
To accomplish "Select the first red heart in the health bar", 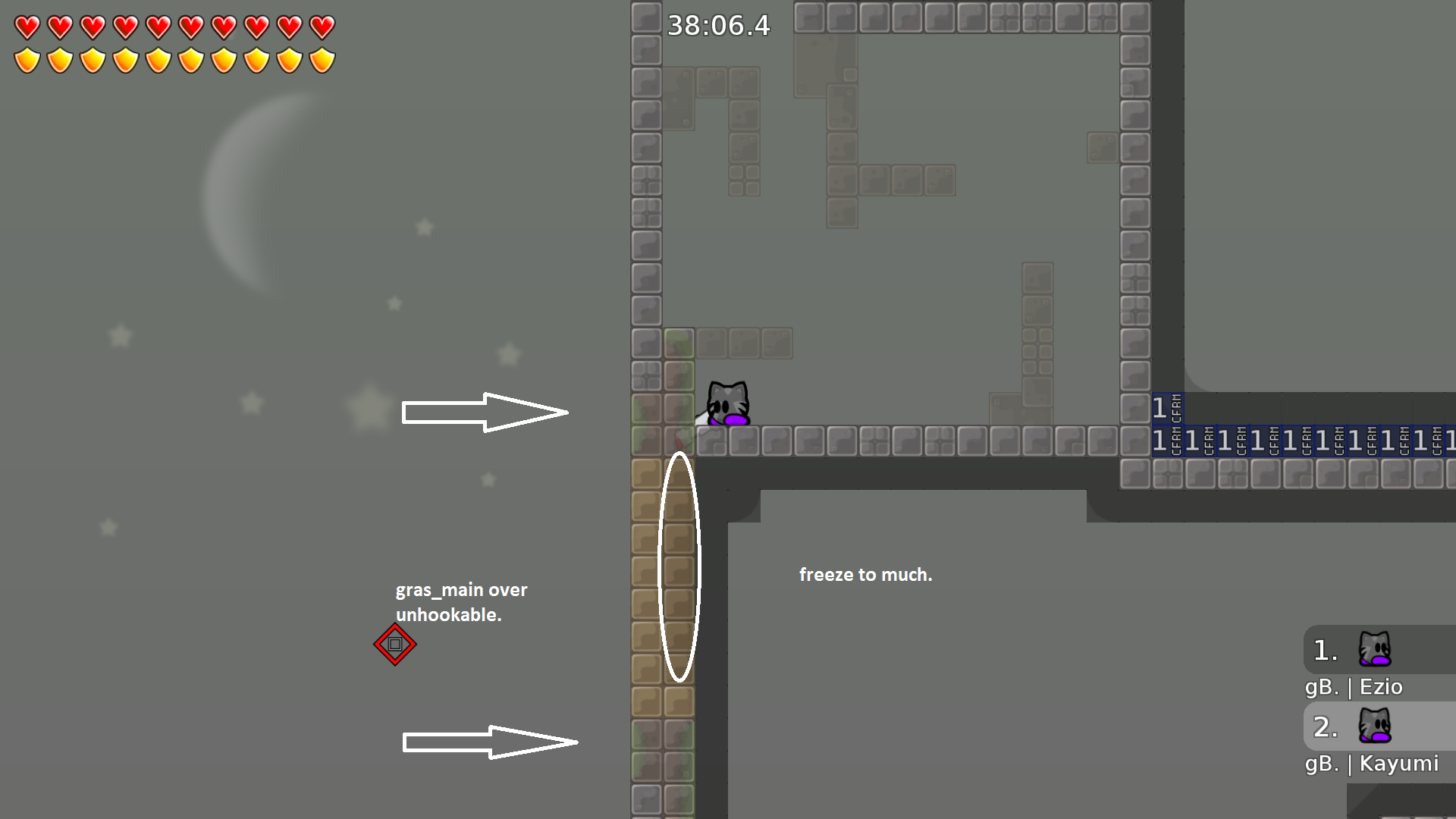I will [x=27, y=26].
